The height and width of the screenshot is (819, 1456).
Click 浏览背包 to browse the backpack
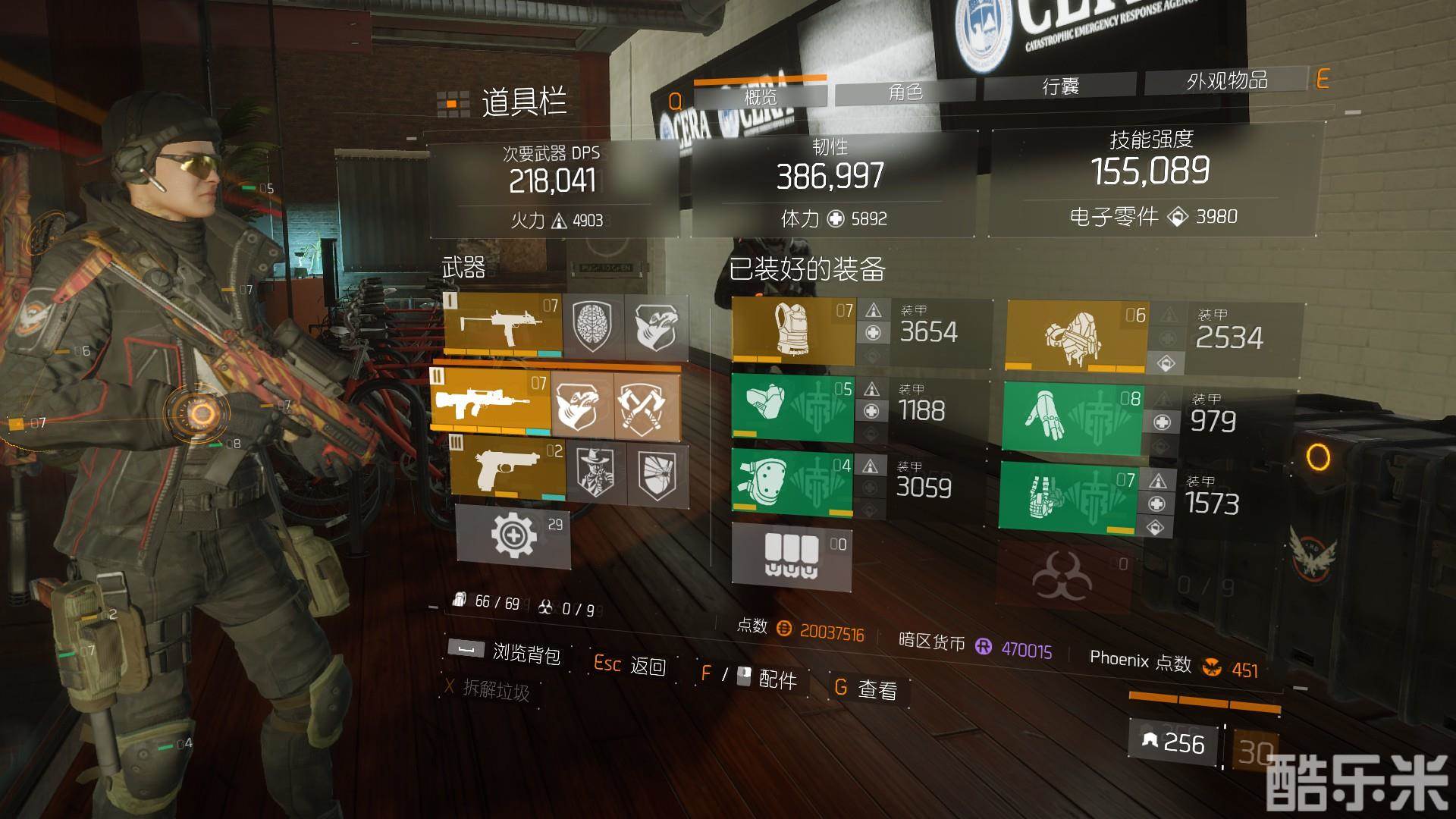(x=526, y=654)
